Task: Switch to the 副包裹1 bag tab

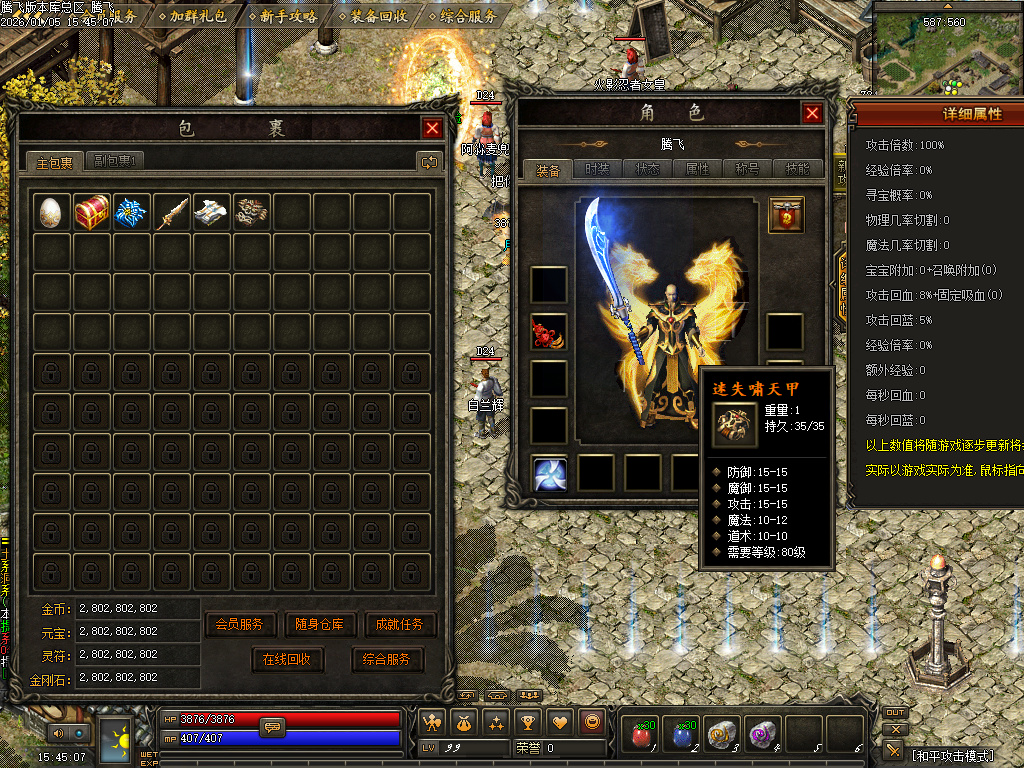Action: [x=115, y=161]
